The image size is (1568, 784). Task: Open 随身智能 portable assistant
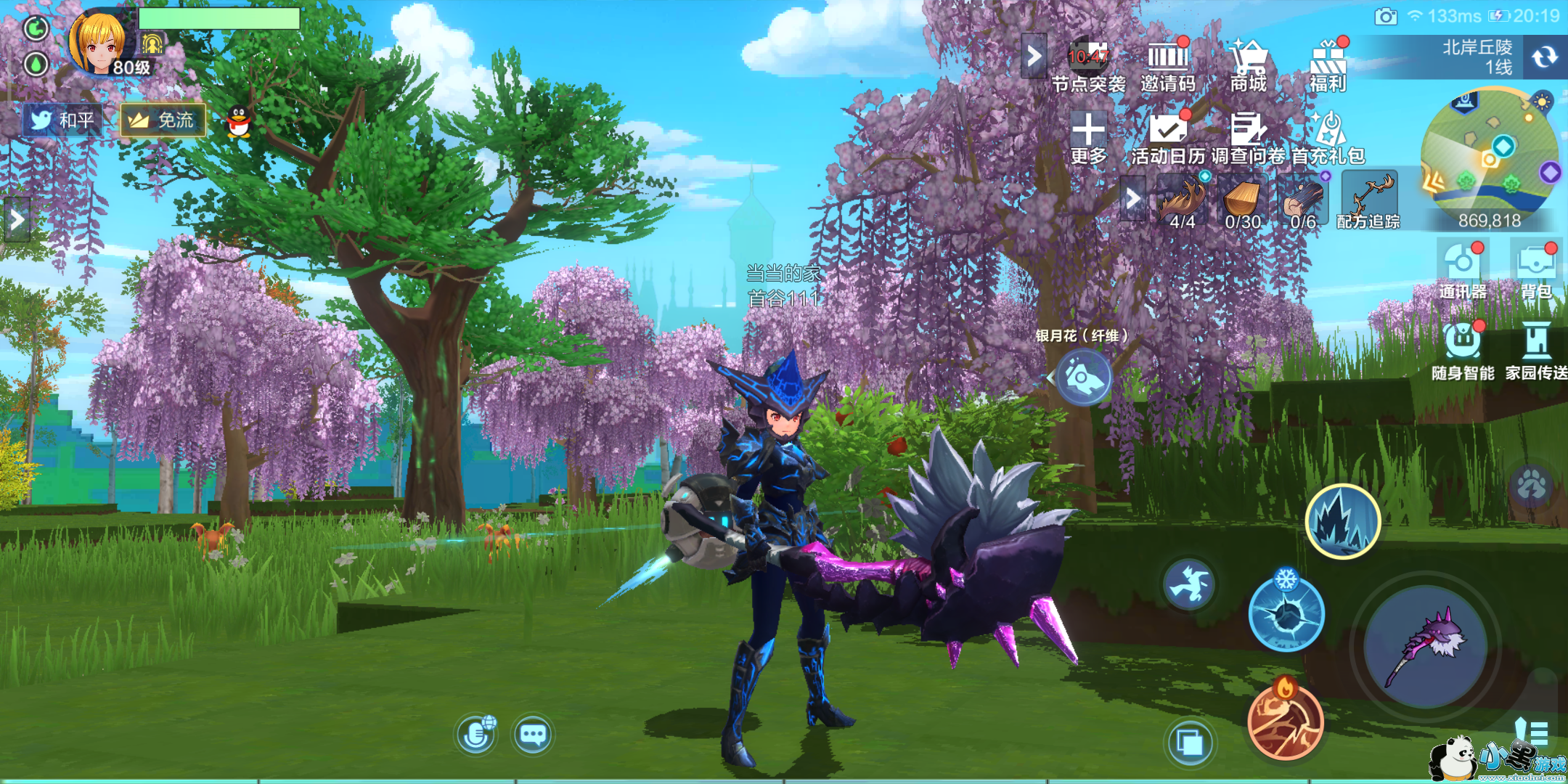click(x=1463, y=350)
